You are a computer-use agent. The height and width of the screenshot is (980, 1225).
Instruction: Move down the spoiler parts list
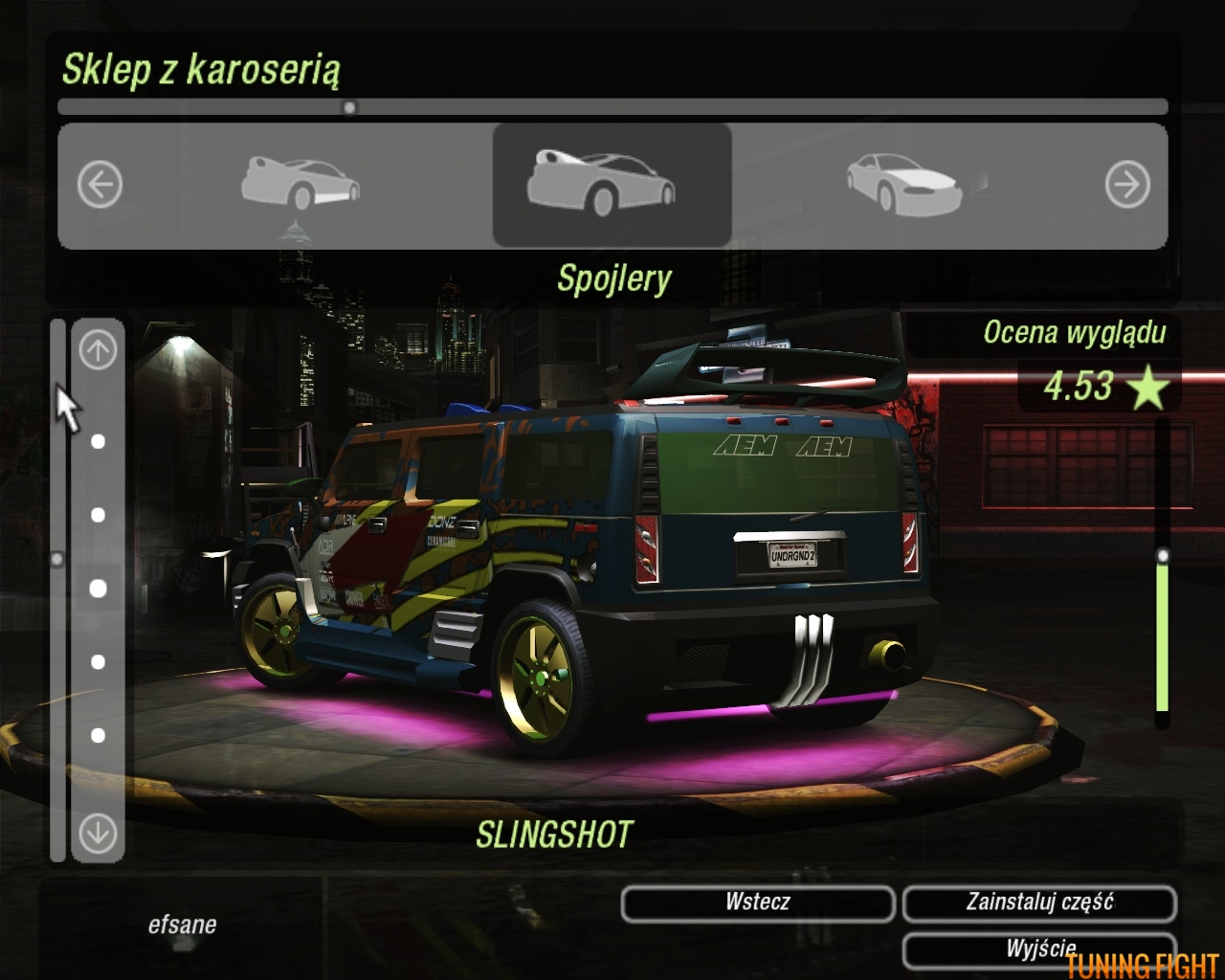(x=98, y=833)
